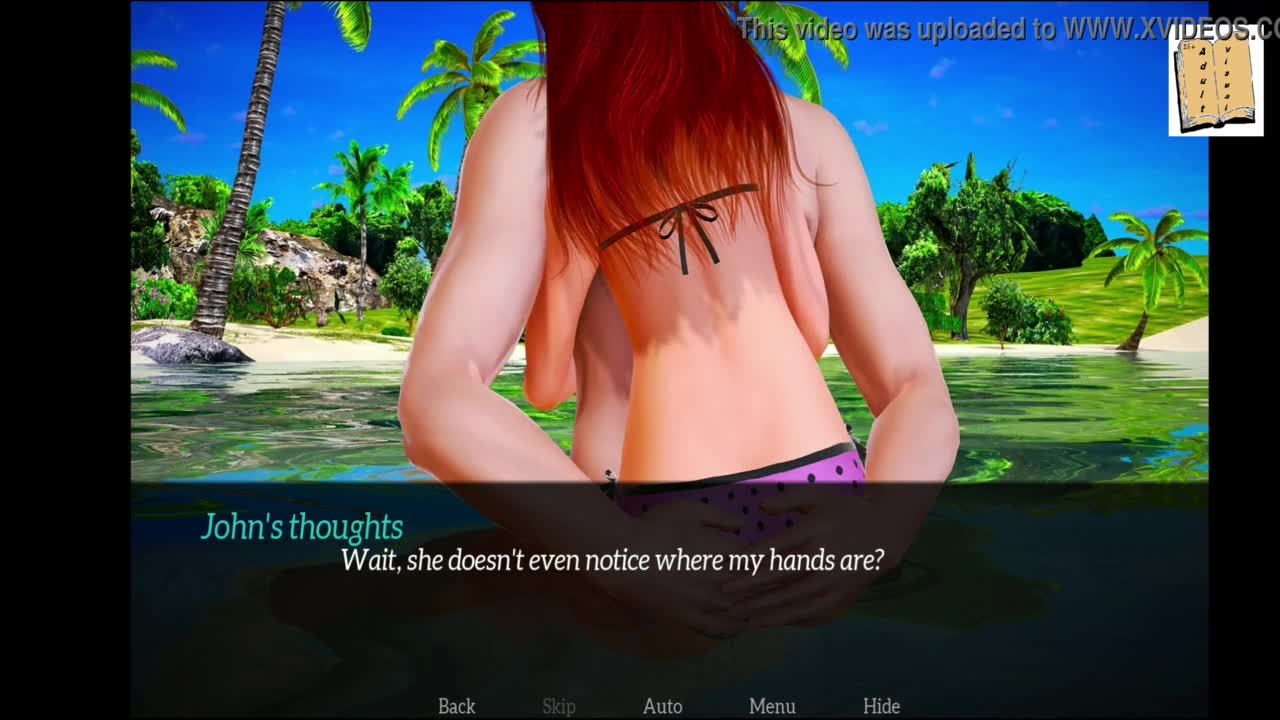Go back with the Back button
The width and height of the screenshot is (1280, 720).
(456, 706)
